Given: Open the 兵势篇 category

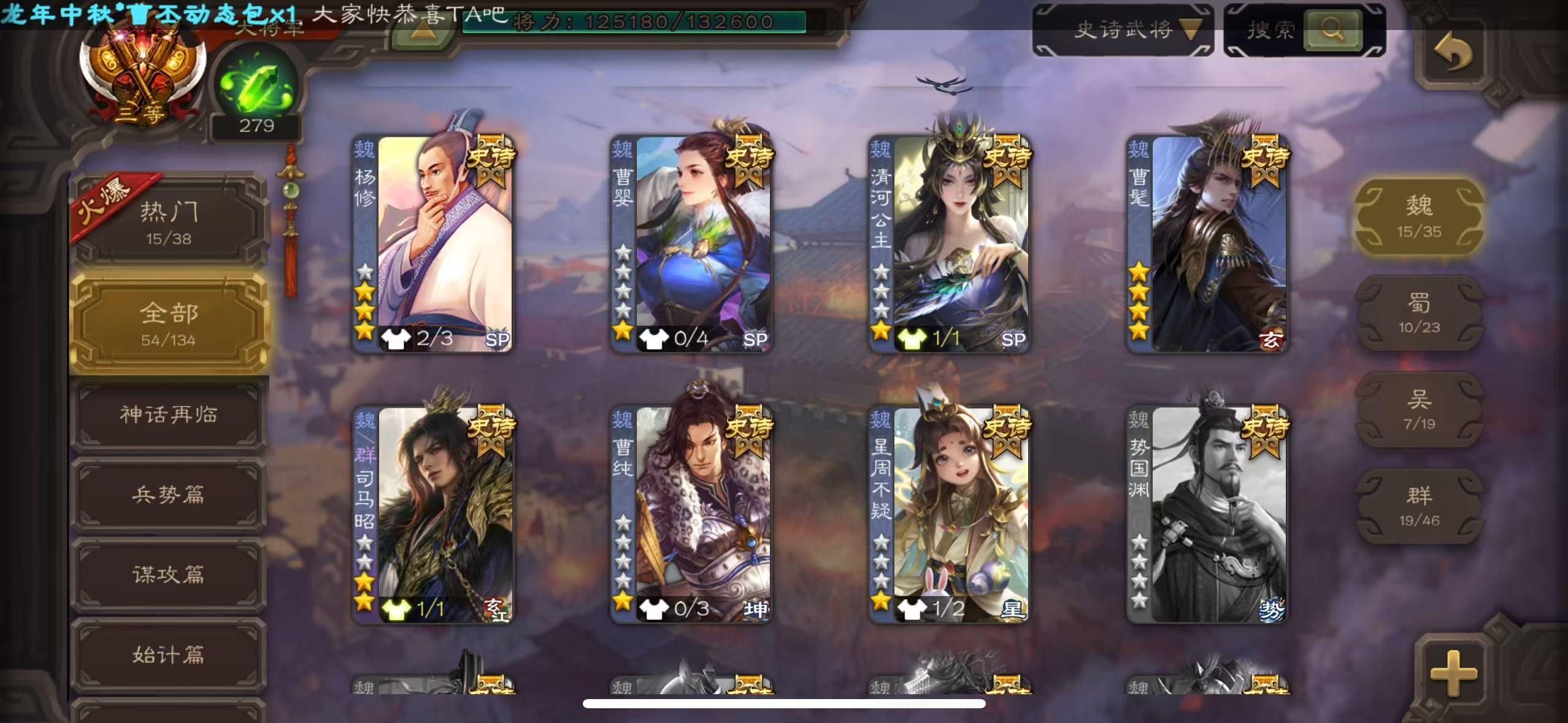Looking at the screenshot, I should tap(169, 494).
